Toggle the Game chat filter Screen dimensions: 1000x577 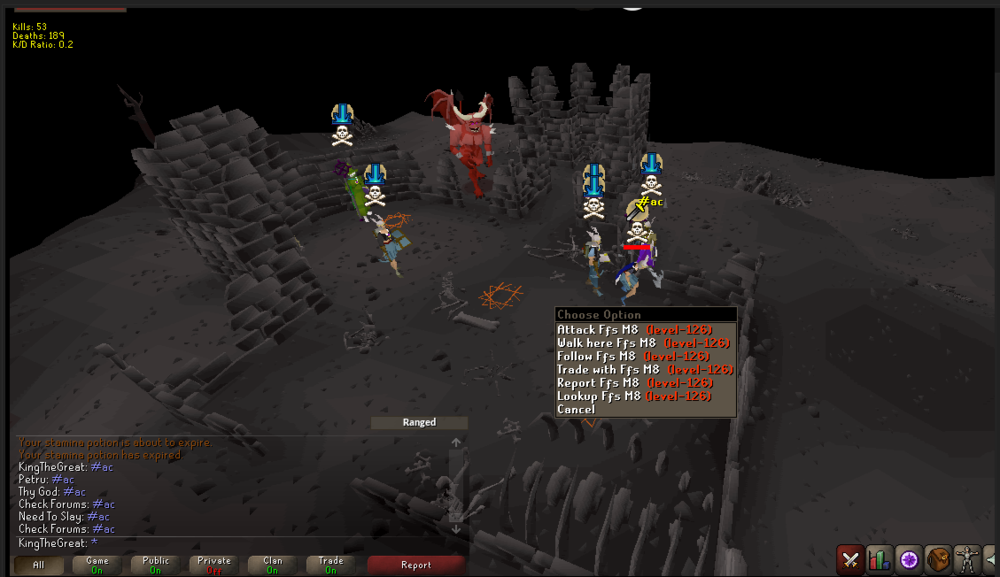pos(97,565)
